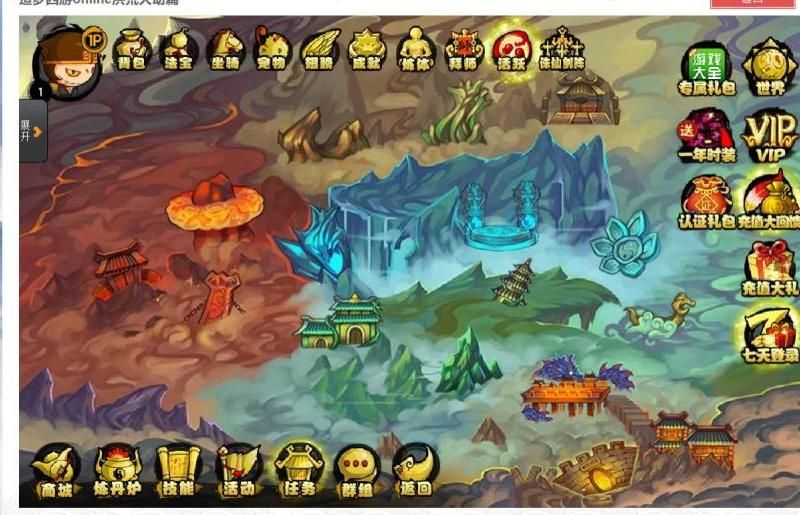Open the 世界 world map icon

tap(769, 68)
